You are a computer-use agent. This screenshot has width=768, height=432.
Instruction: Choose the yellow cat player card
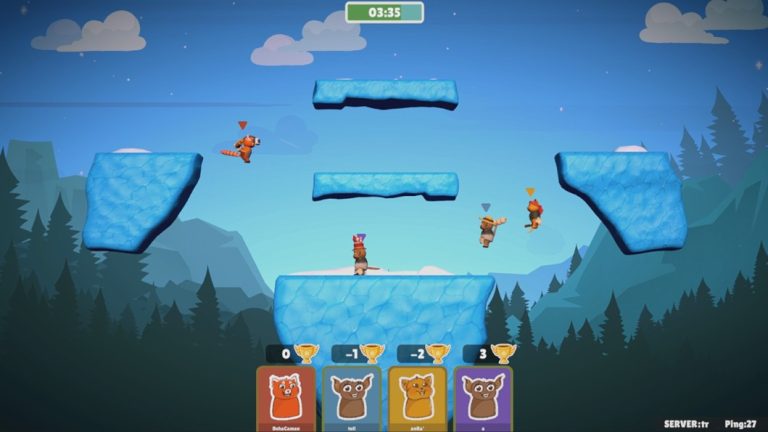[x=417, y=398]
